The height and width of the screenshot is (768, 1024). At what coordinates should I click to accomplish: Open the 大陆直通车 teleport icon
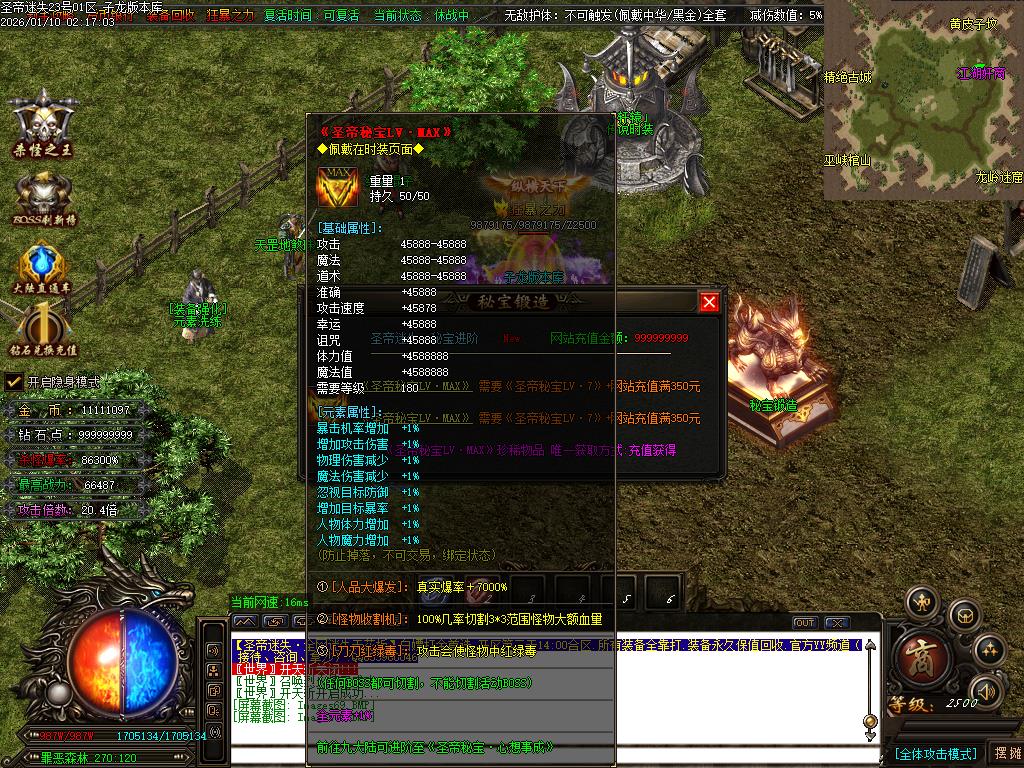pyautogui.click(x=43, y=267)
